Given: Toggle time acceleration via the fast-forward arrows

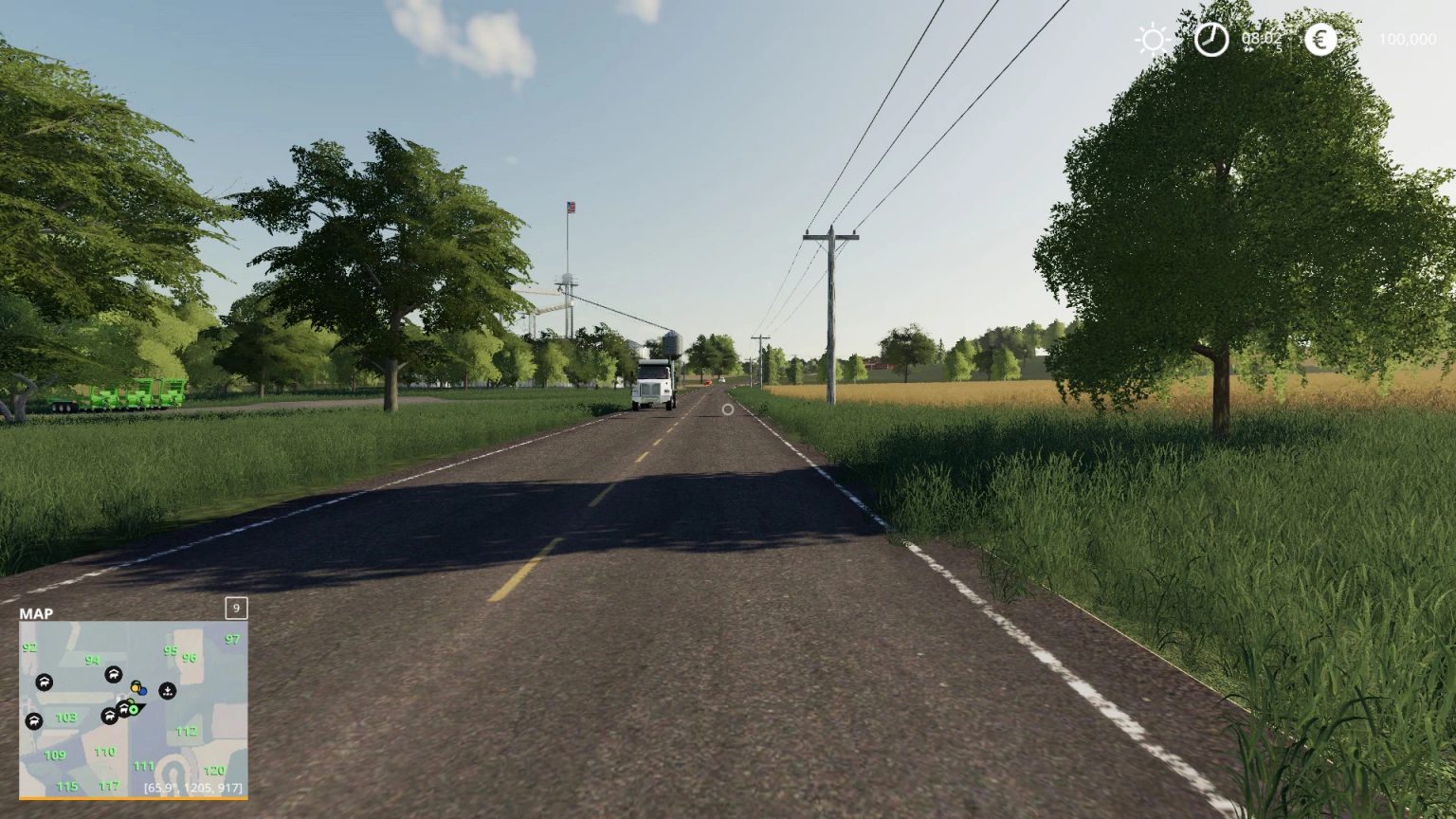Looking at the screenshot, I should (1248, 49).
